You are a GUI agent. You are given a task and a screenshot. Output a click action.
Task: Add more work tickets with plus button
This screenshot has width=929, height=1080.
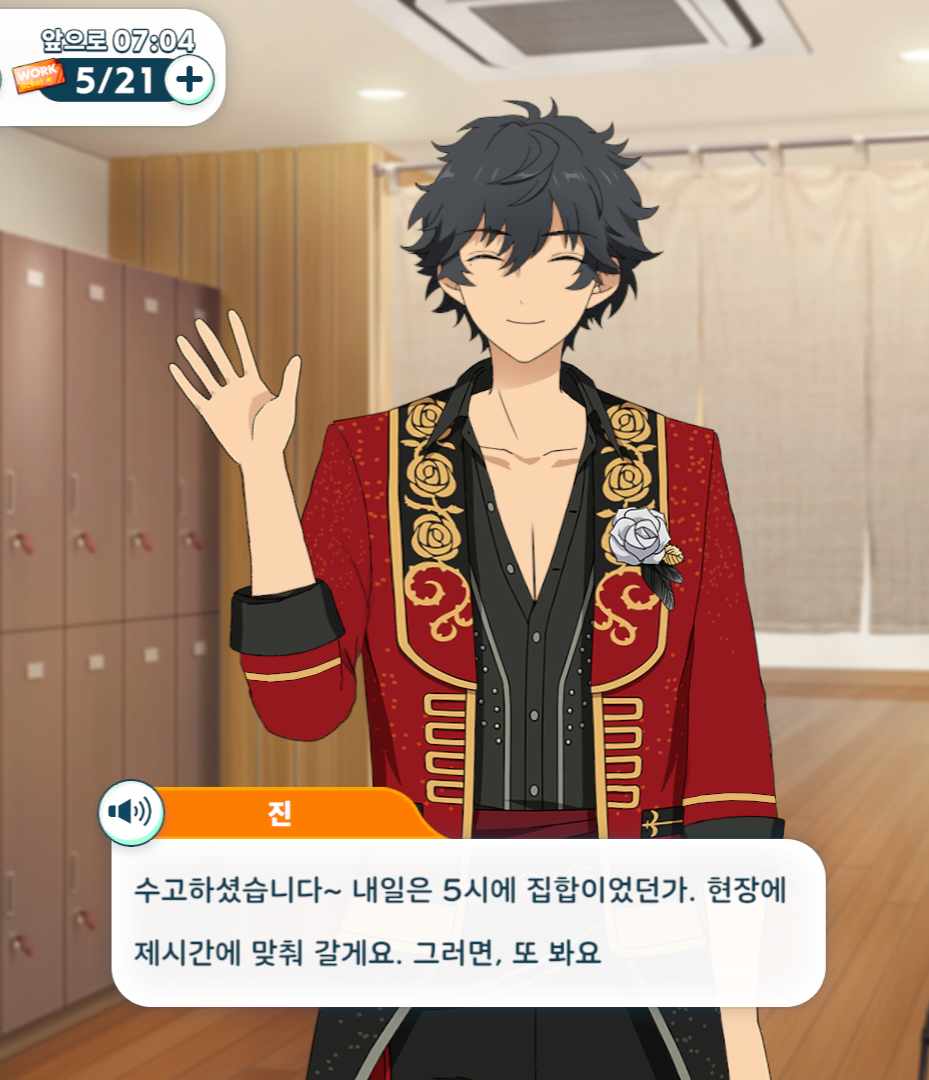coord(189,79)
